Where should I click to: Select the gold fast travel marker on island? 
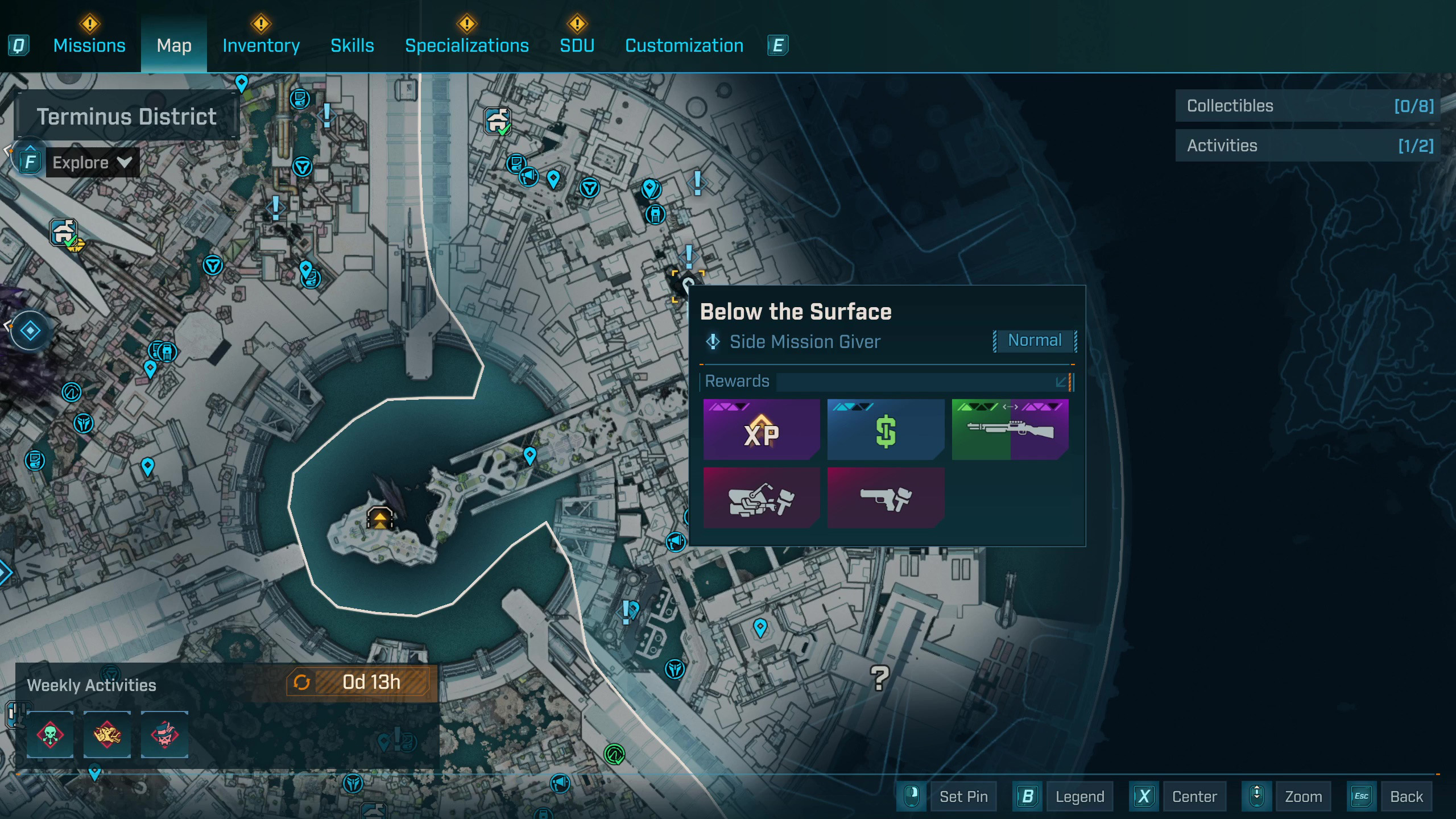[379, 518]
